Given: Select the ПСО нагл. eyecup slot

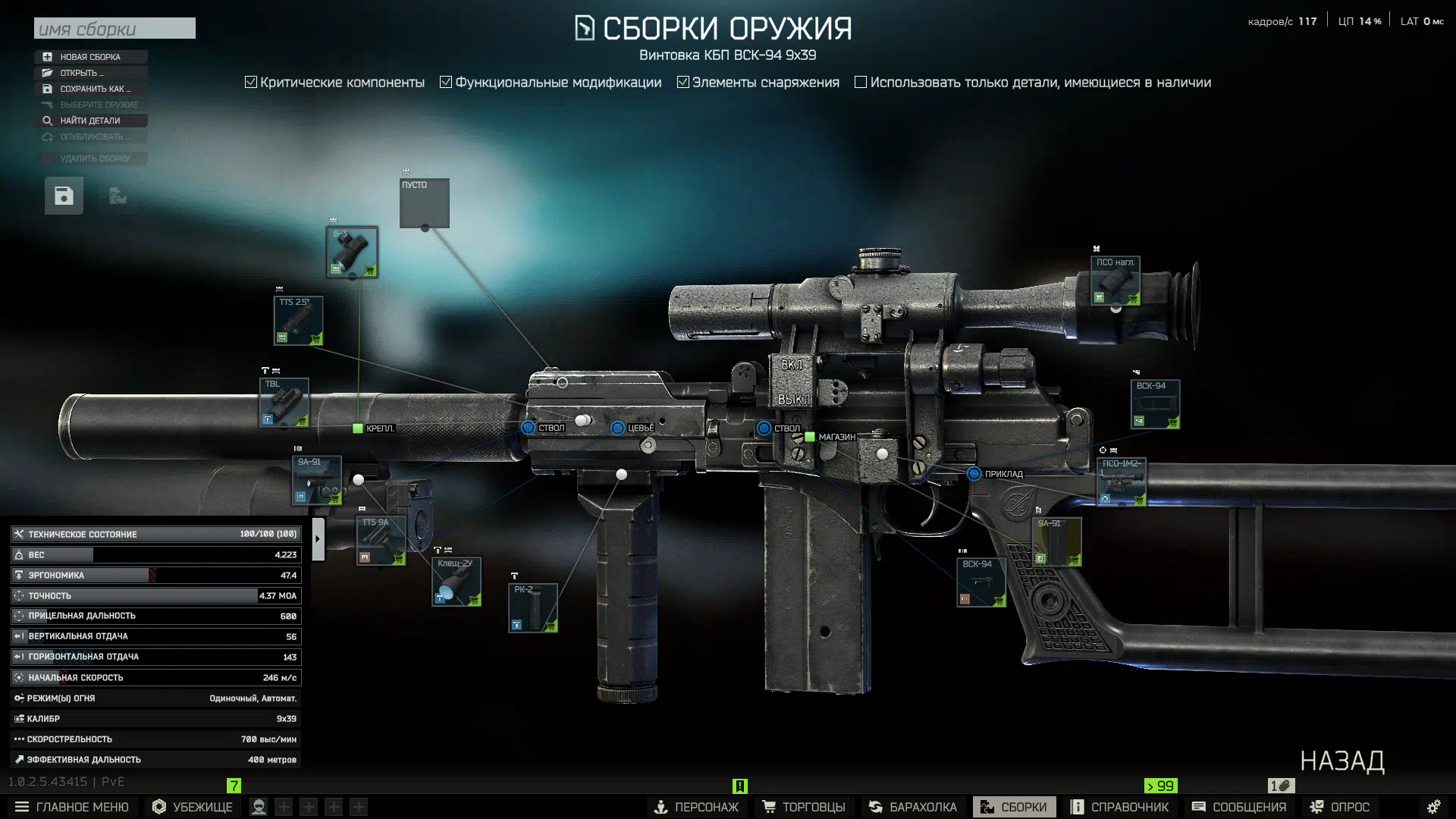Looking at the screenshot, I should tap(1115, 281).
